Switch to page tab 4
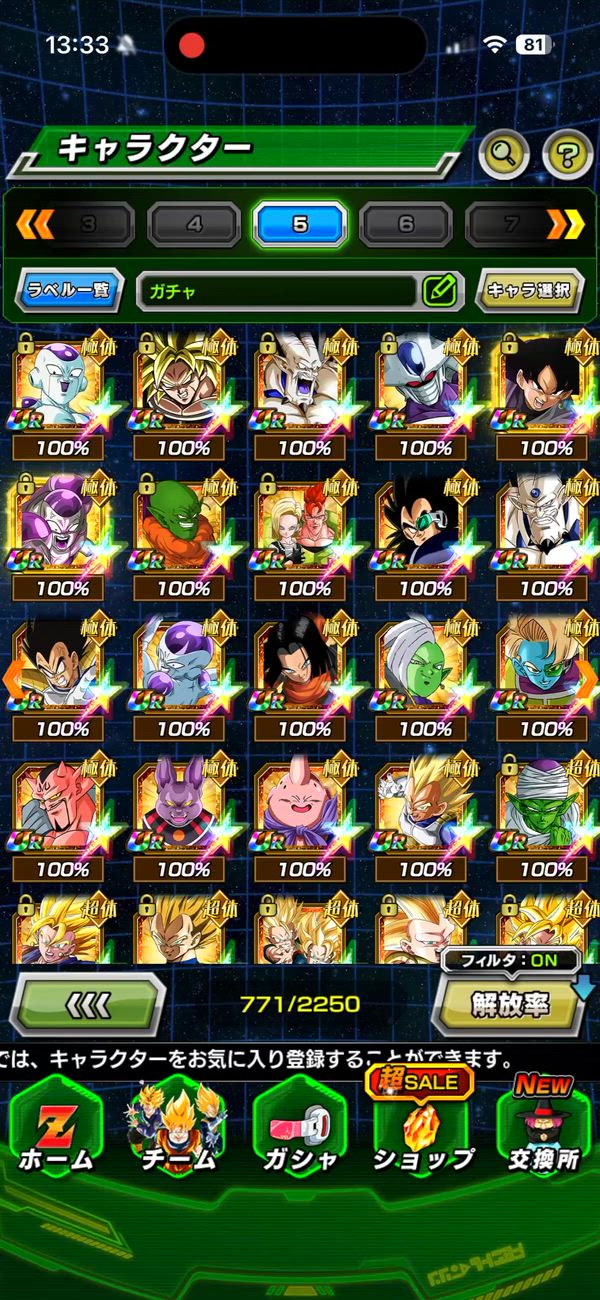This screenshot has height=1300, width=600. coord(194,224)
